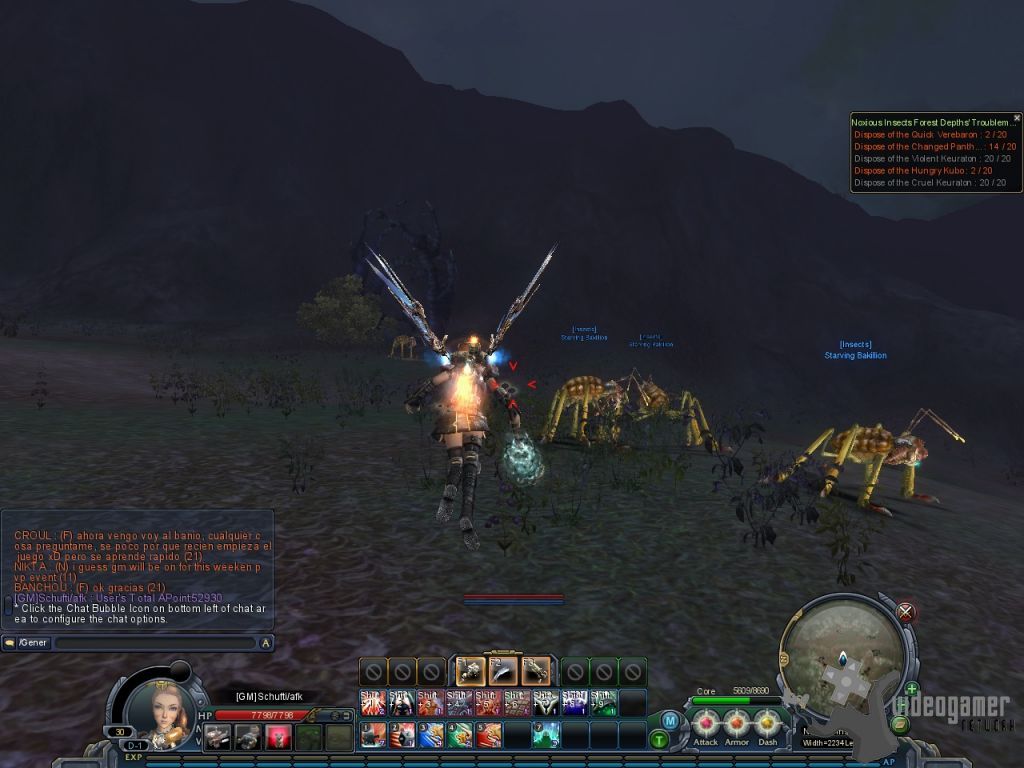Activate the Dash core skill
The width and height of the screenshot is (1024, 768).
pyautogui.click(x=767, y=723)
